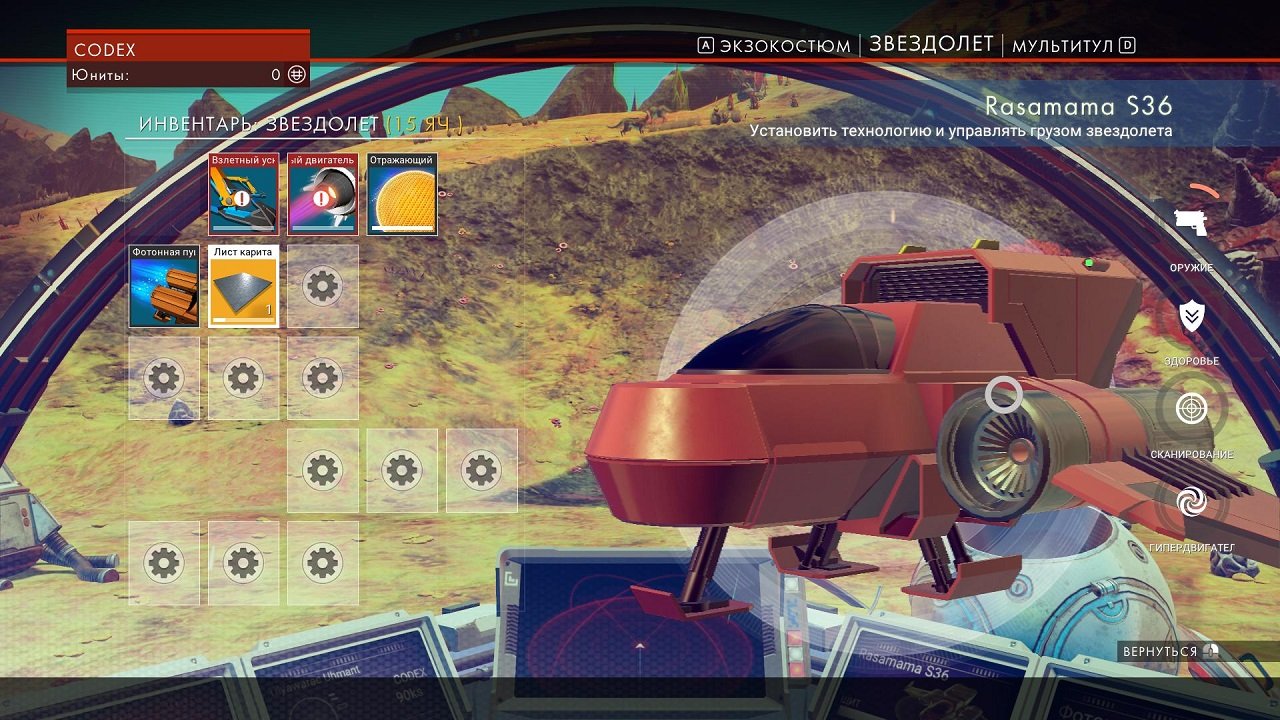1280x720 pixels.
Task: Click the gear icon in the empty middle slot
Action: 322,287
